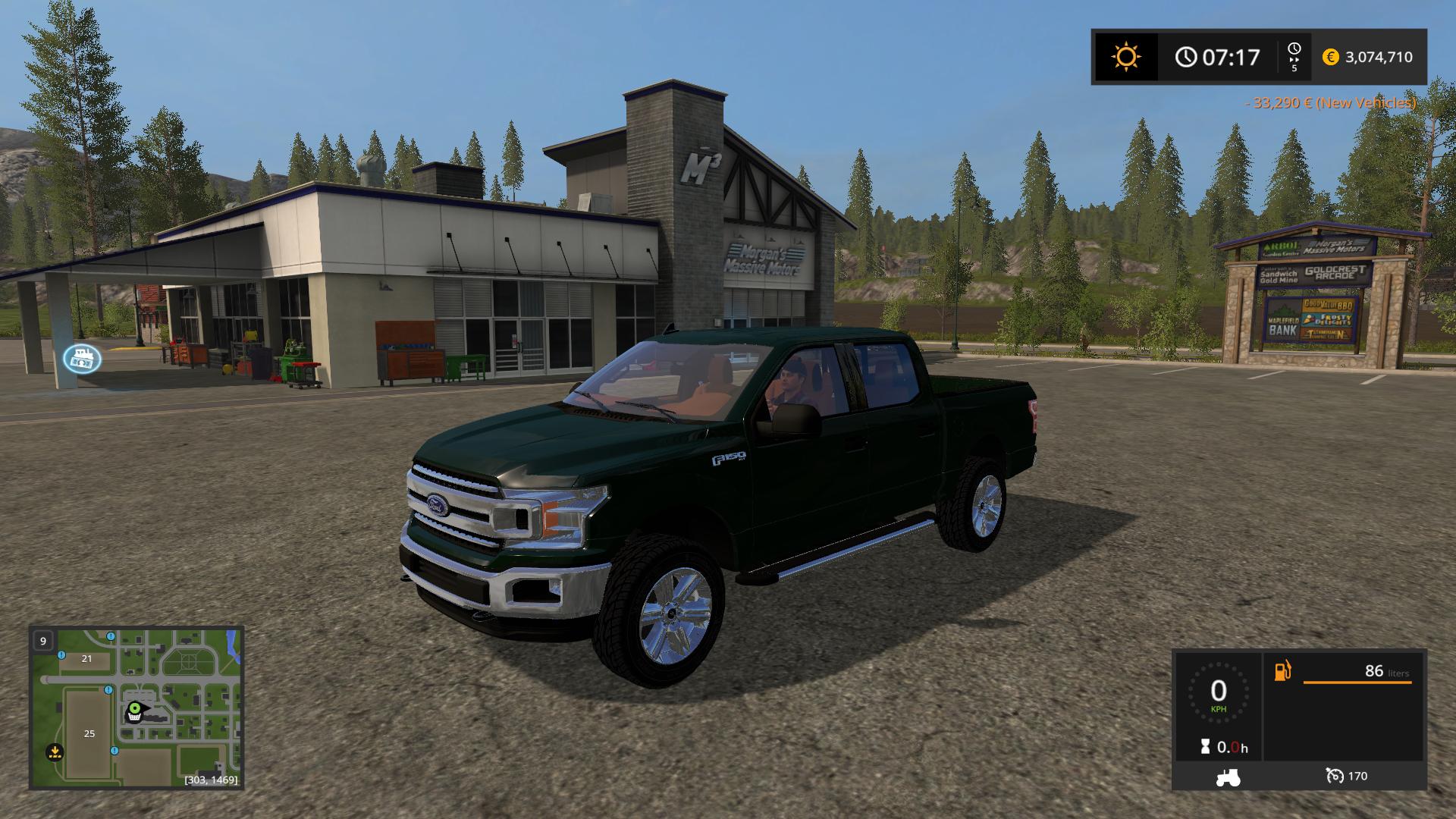
Task: Open the money balance euro coin
Action: tap(1330, 57)
